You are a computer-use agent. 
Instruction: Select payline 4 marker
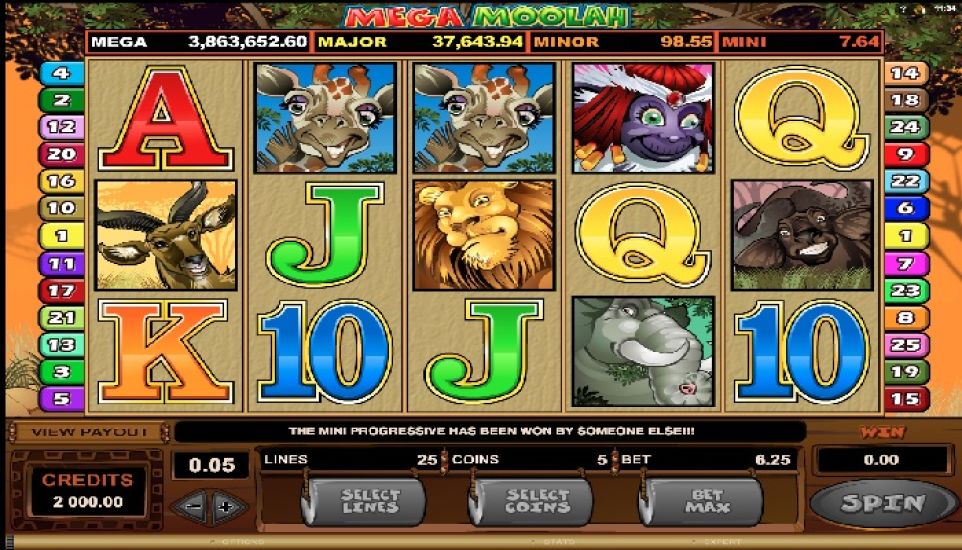pyautogui.click(x=61, y=73)
